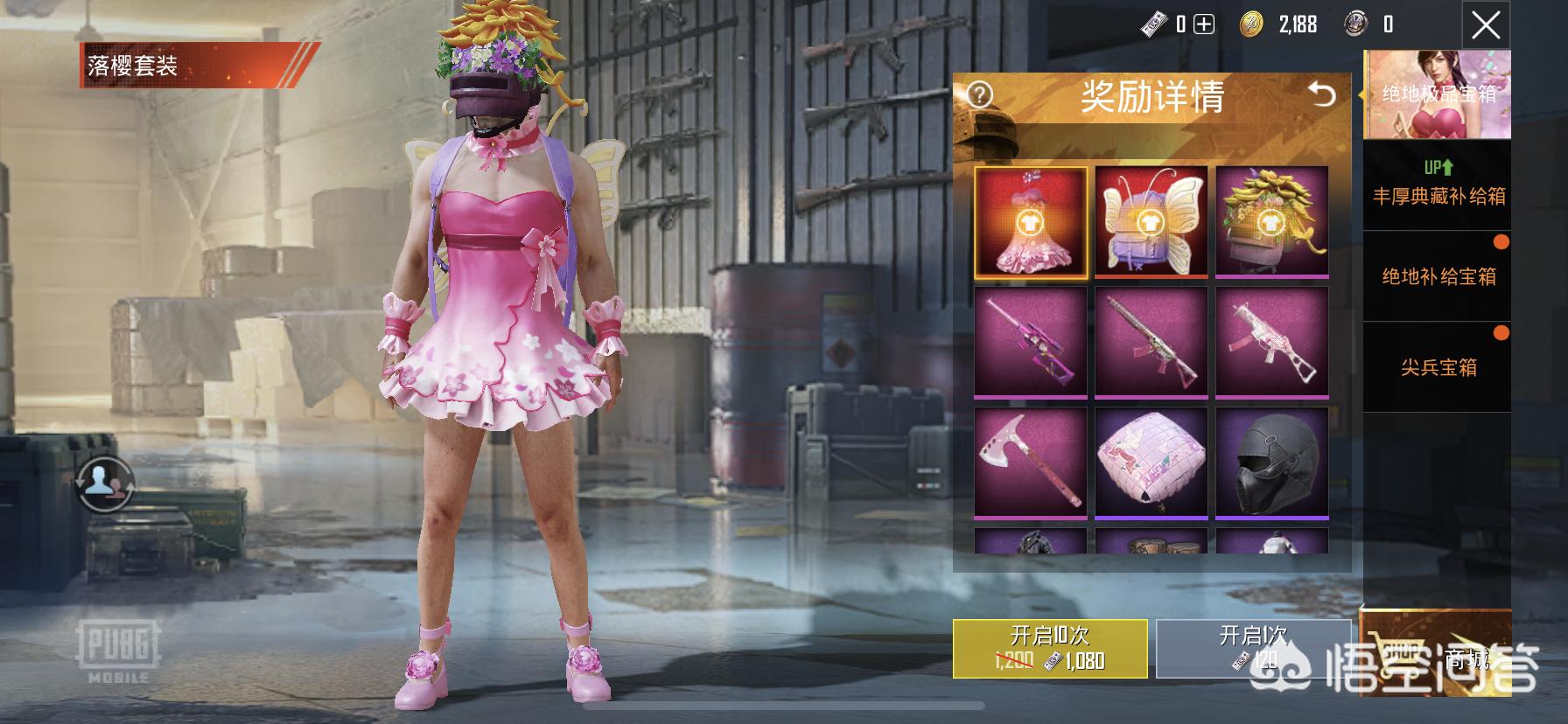This screenshot has width=1568, height=724.
Task: Close the crate screen with the X
Action: [x=1486, y=26]
